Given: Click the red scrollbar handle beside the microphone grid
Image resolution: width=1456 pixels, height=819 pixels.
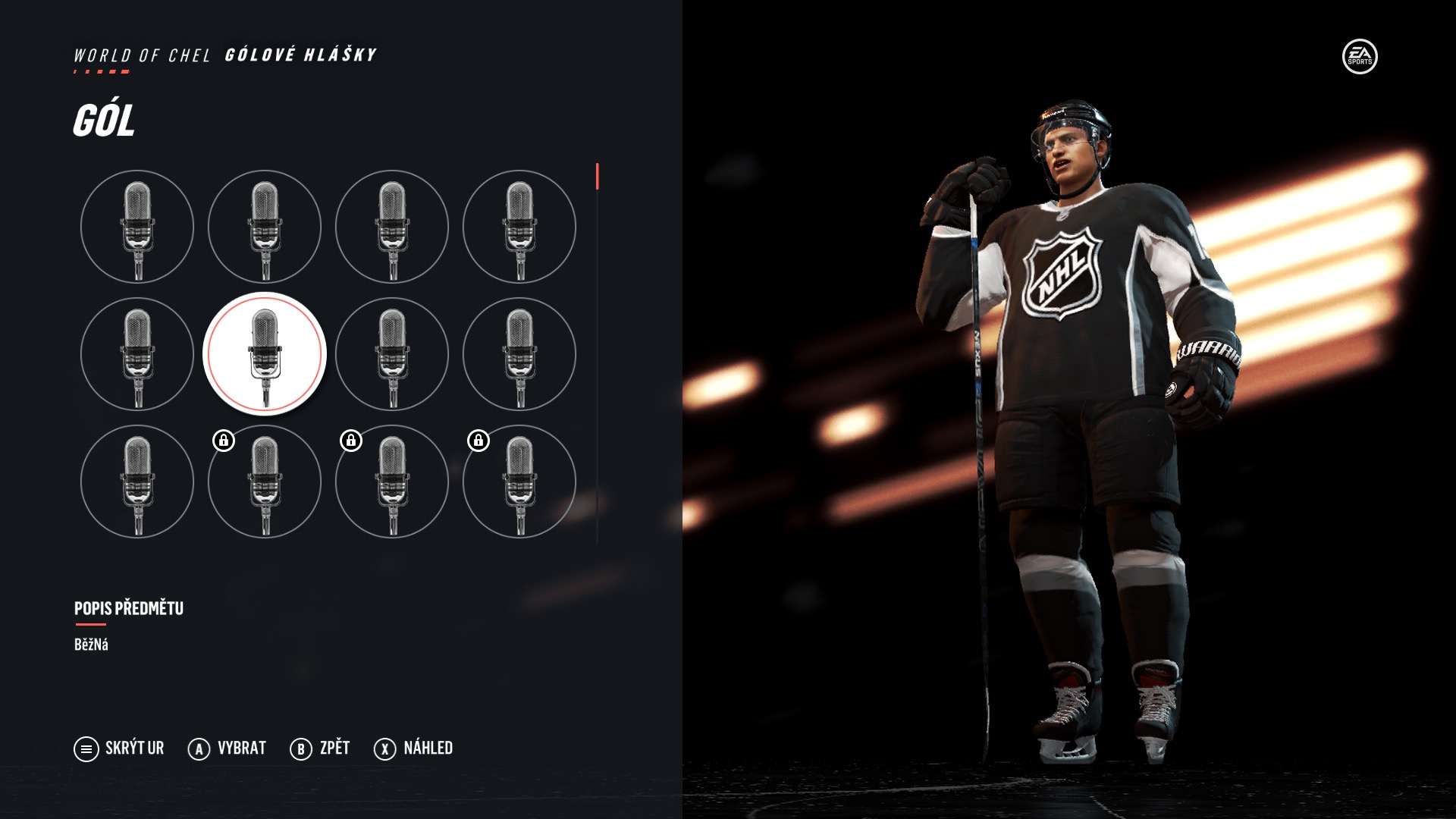Looking at the screenshot, I should pos(598,177).
